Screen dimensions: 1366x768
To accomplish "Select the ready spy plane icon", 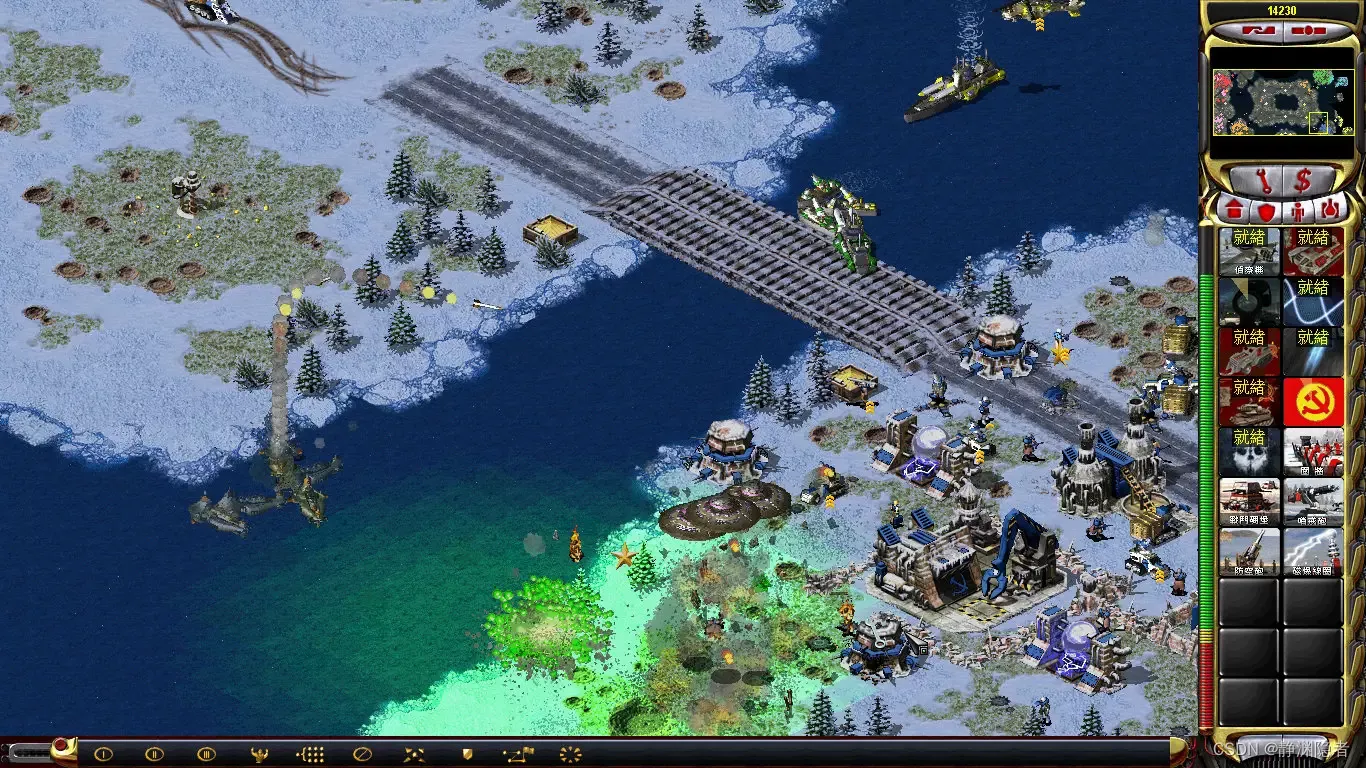I will (x=1249, y=251).
